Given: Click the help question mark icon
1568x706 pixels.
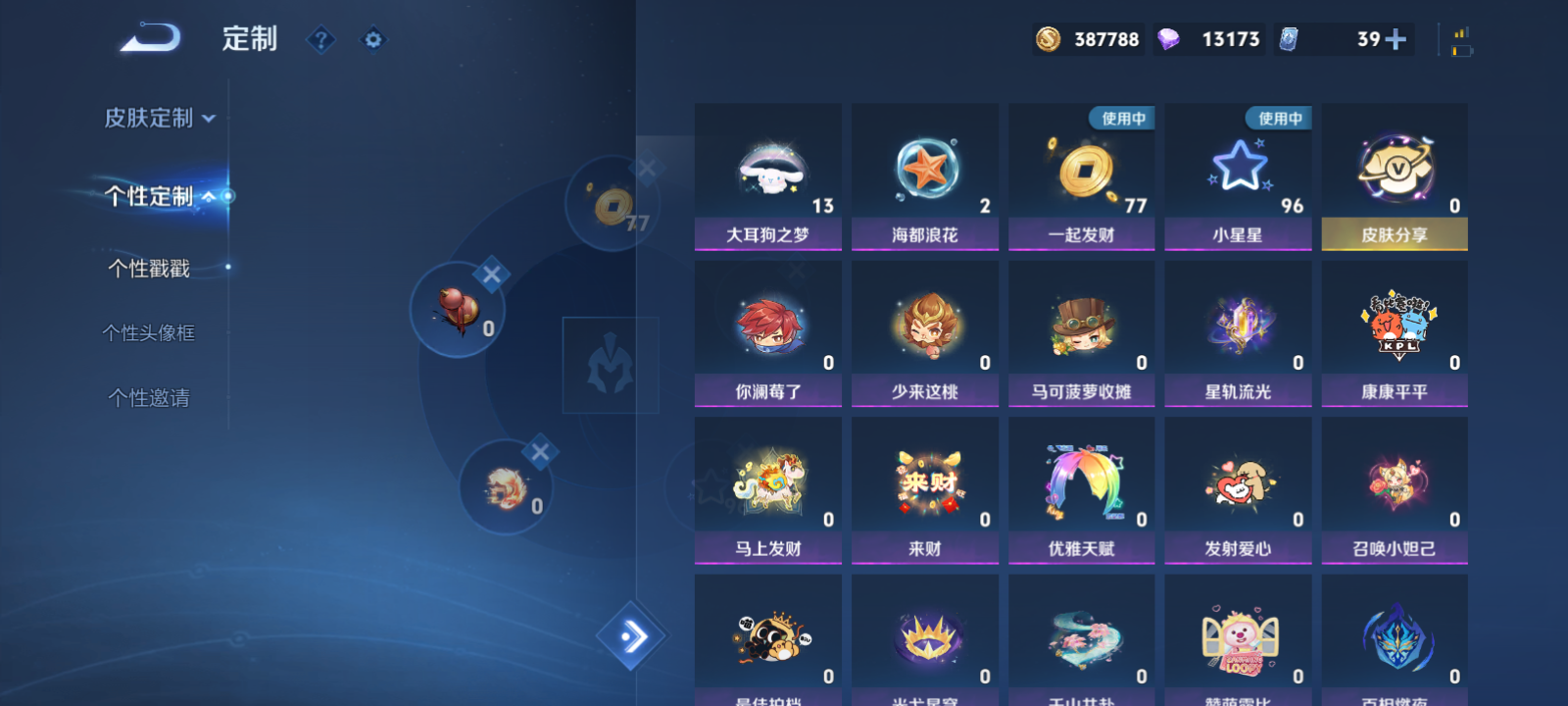Looking at the screenshot, I should pos(320,40).
